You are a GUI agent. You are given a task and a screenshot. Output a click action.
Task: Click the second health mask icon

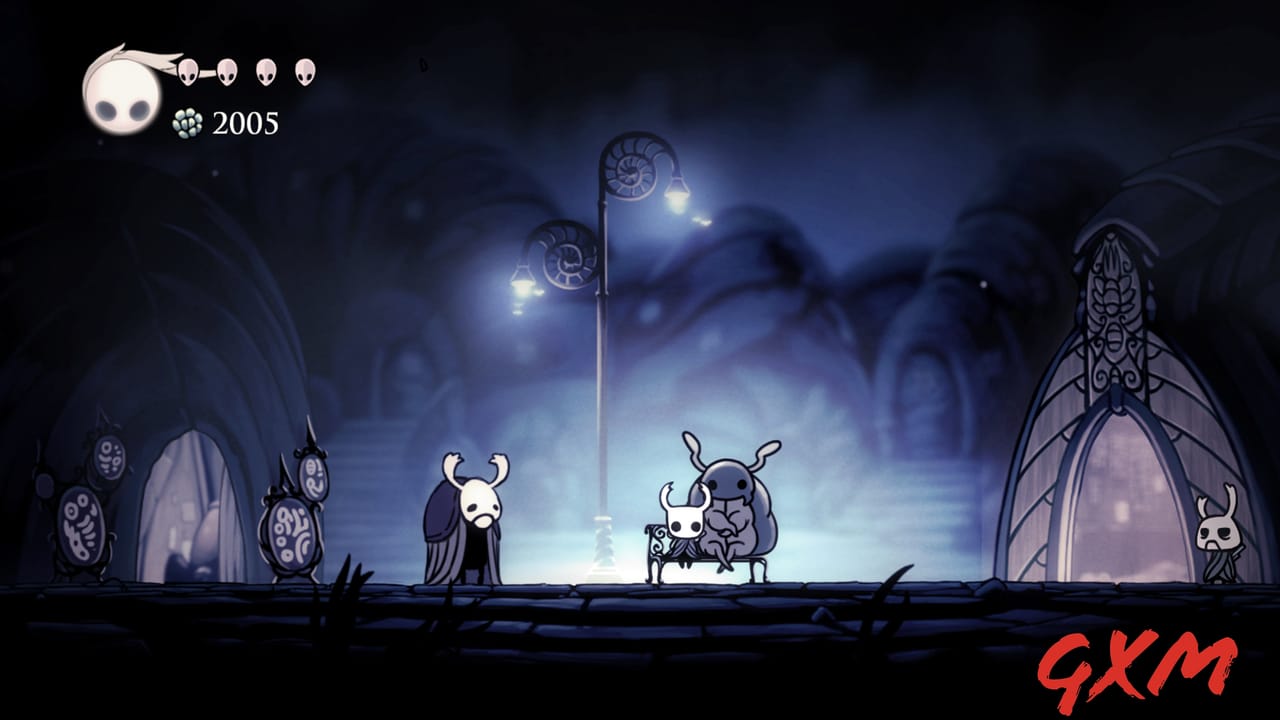coord(226,70)
